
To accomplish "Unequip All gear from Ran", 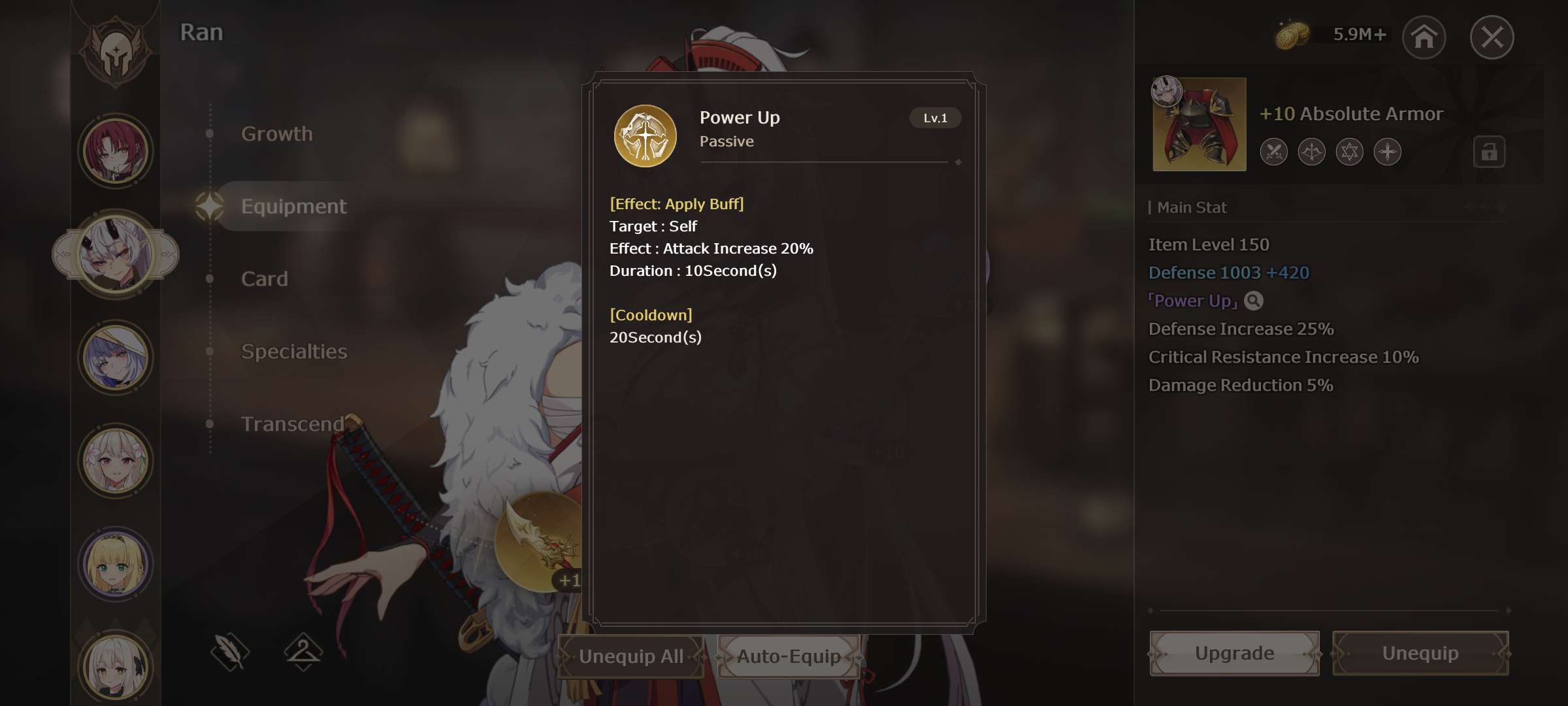I will (630, 656).
